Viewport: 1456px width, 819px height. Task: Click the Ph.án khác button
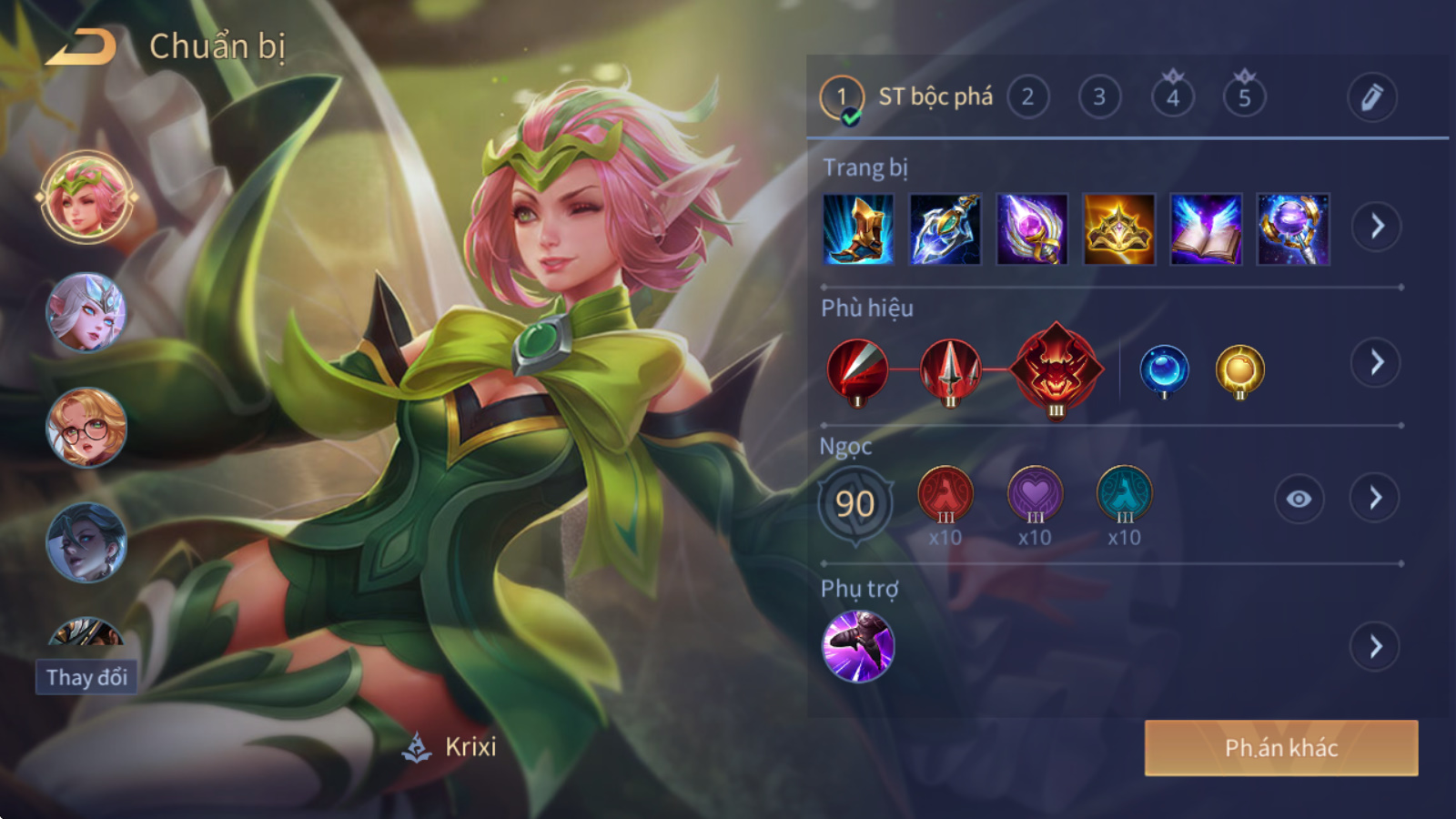tap(1280, 748)
